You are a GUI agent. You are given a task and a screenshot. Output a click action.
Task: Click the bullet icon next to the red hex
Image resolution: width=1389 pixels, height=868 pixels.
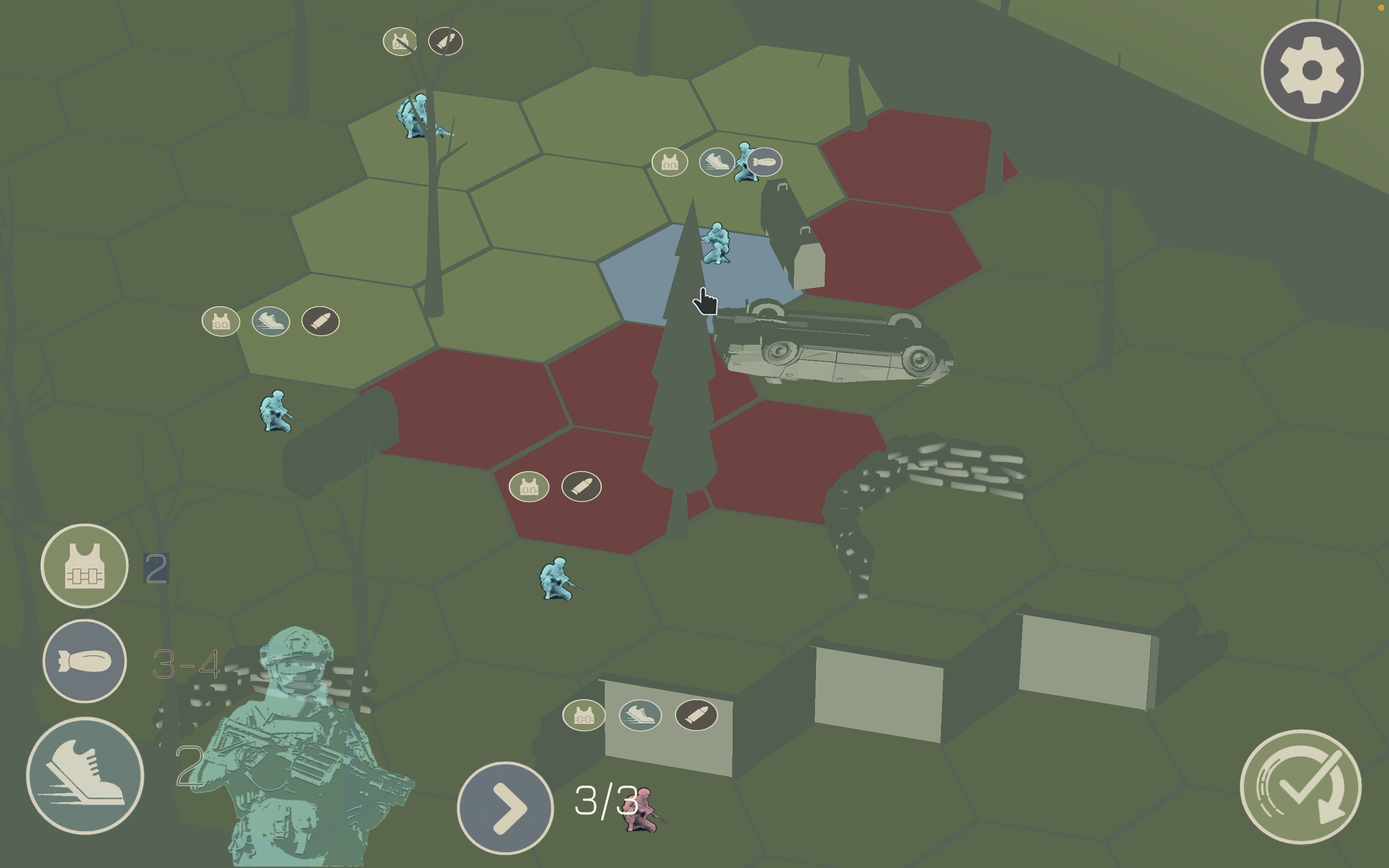coord(582,487)
